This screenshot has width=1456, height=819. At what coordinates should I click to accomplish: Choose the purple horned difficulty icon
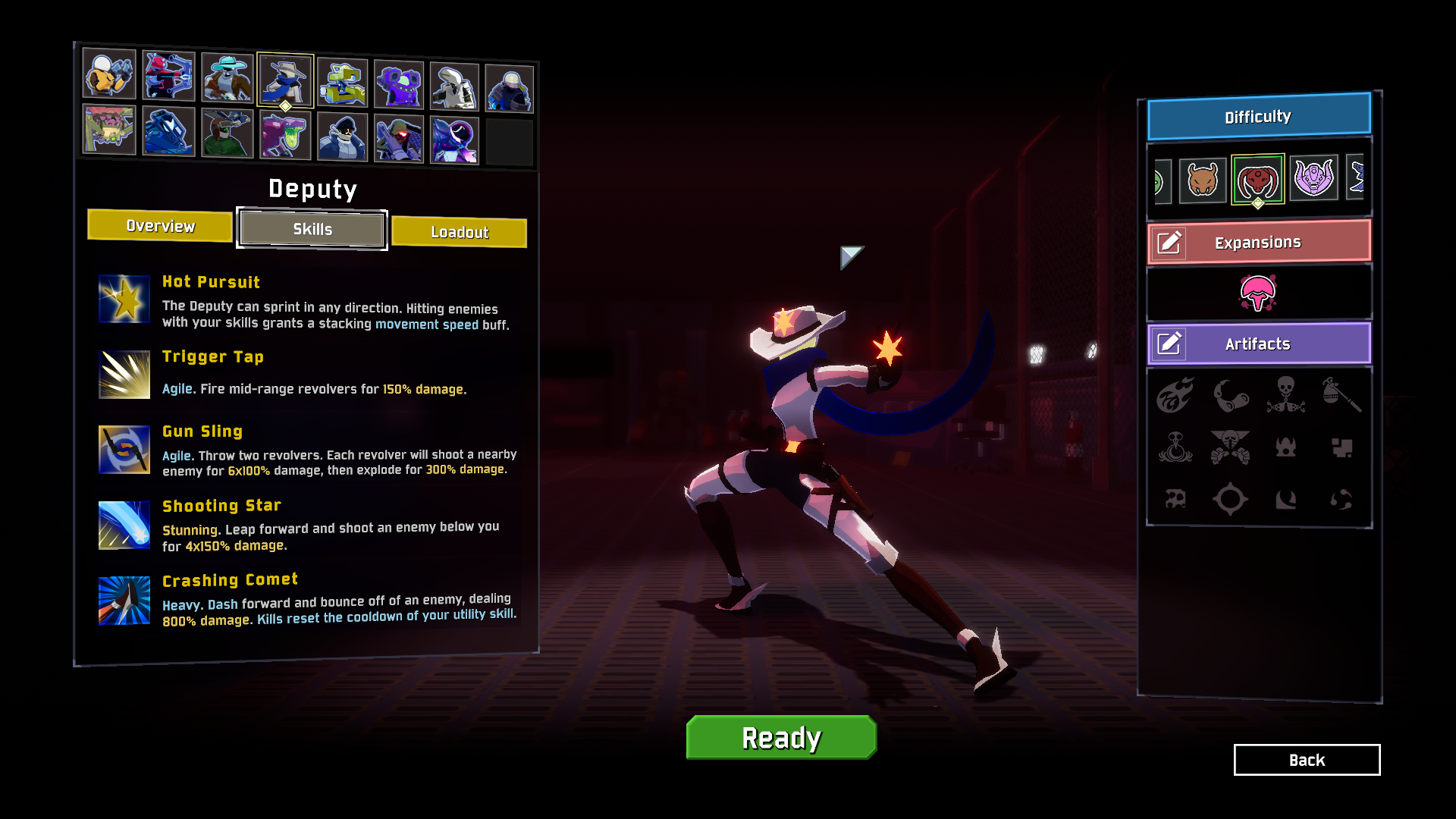coord(1313,178)
